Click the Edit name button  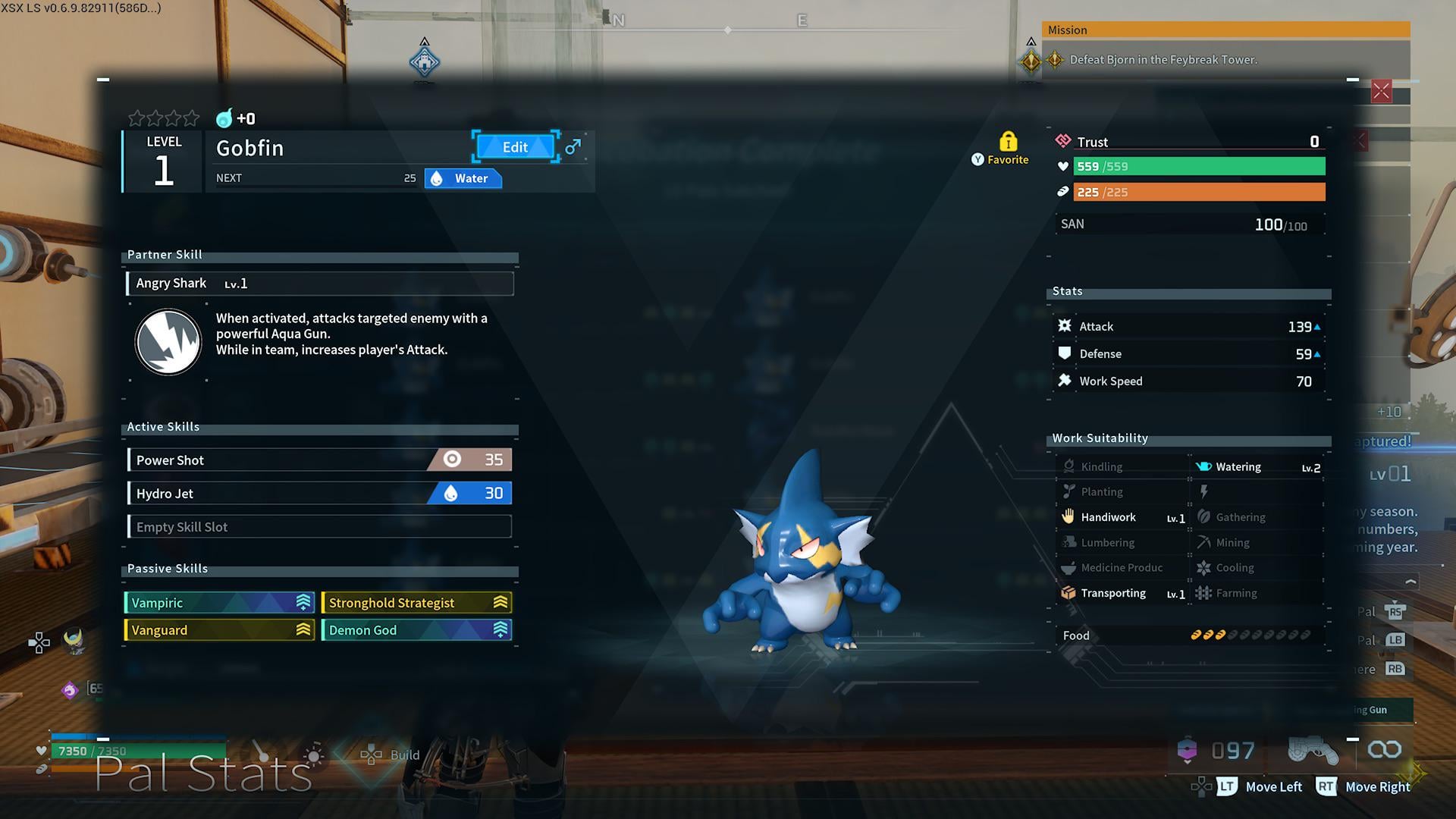pos(515,147)
